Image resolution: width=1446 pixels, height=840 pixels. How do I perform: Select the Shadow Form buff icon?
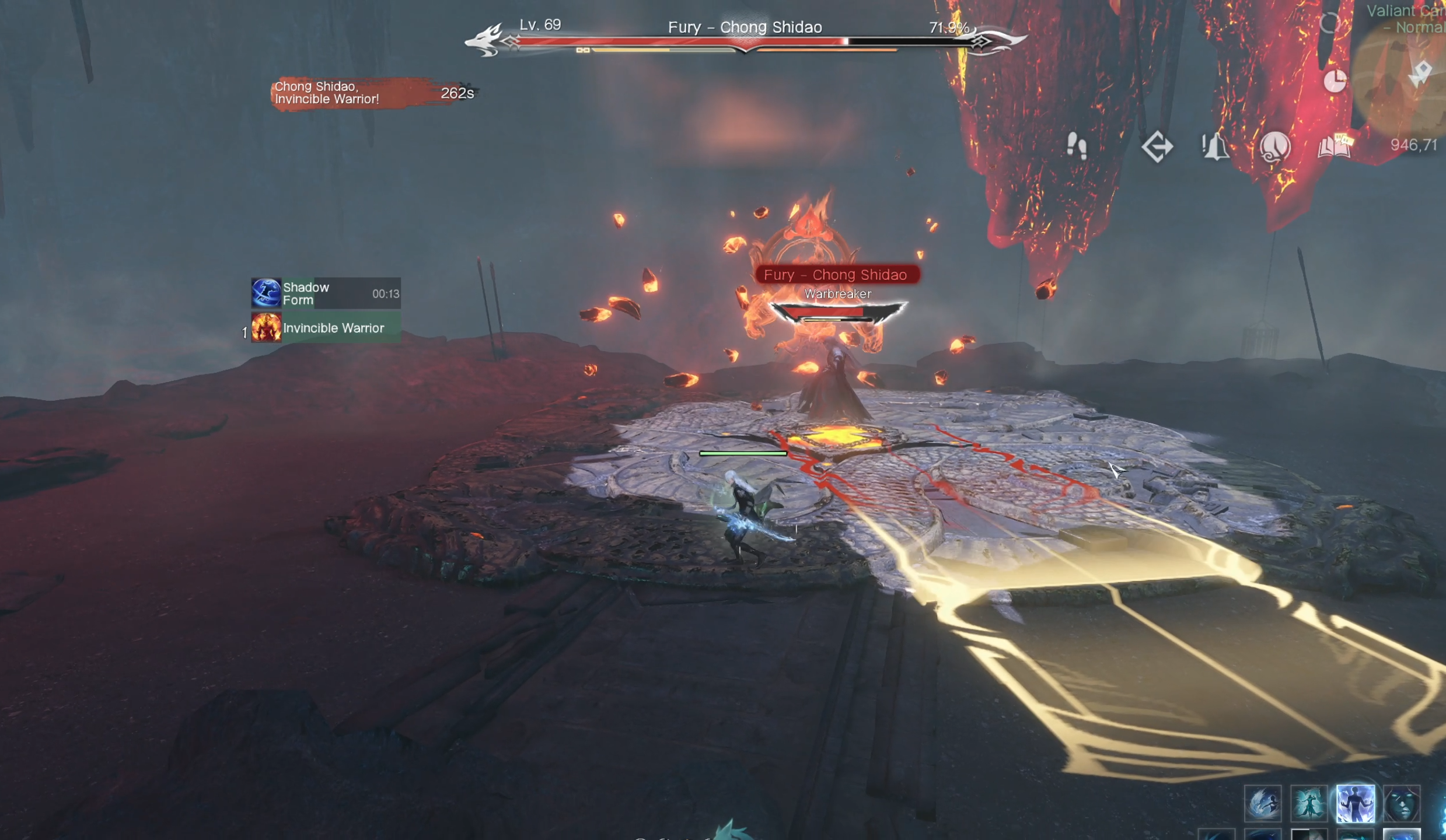(266, 293)
